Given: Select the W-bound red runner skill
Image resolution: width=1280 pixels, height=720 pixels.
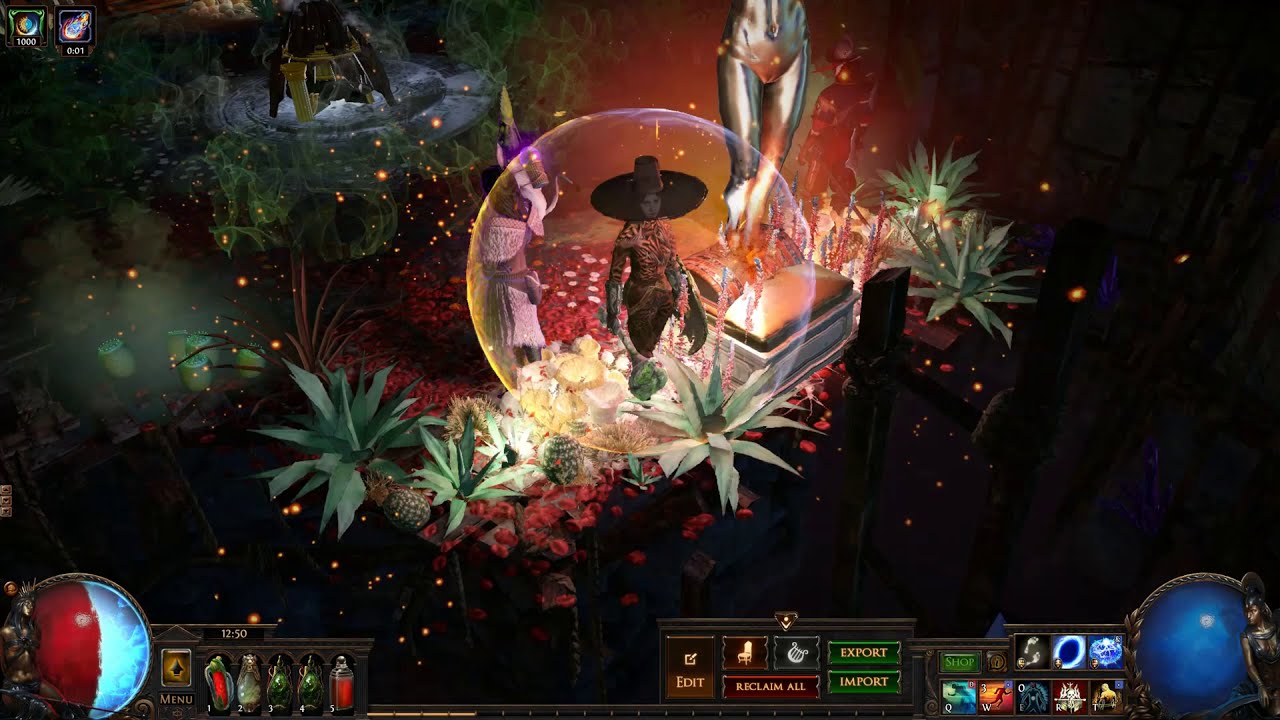Looking at the screenshot, I should pos(996,696).
